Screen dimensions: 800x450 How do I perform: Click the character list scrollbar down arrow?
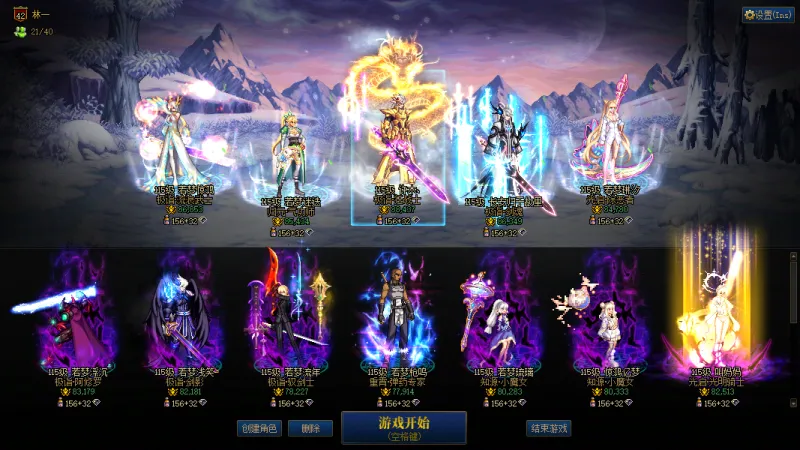coord(794,402)
